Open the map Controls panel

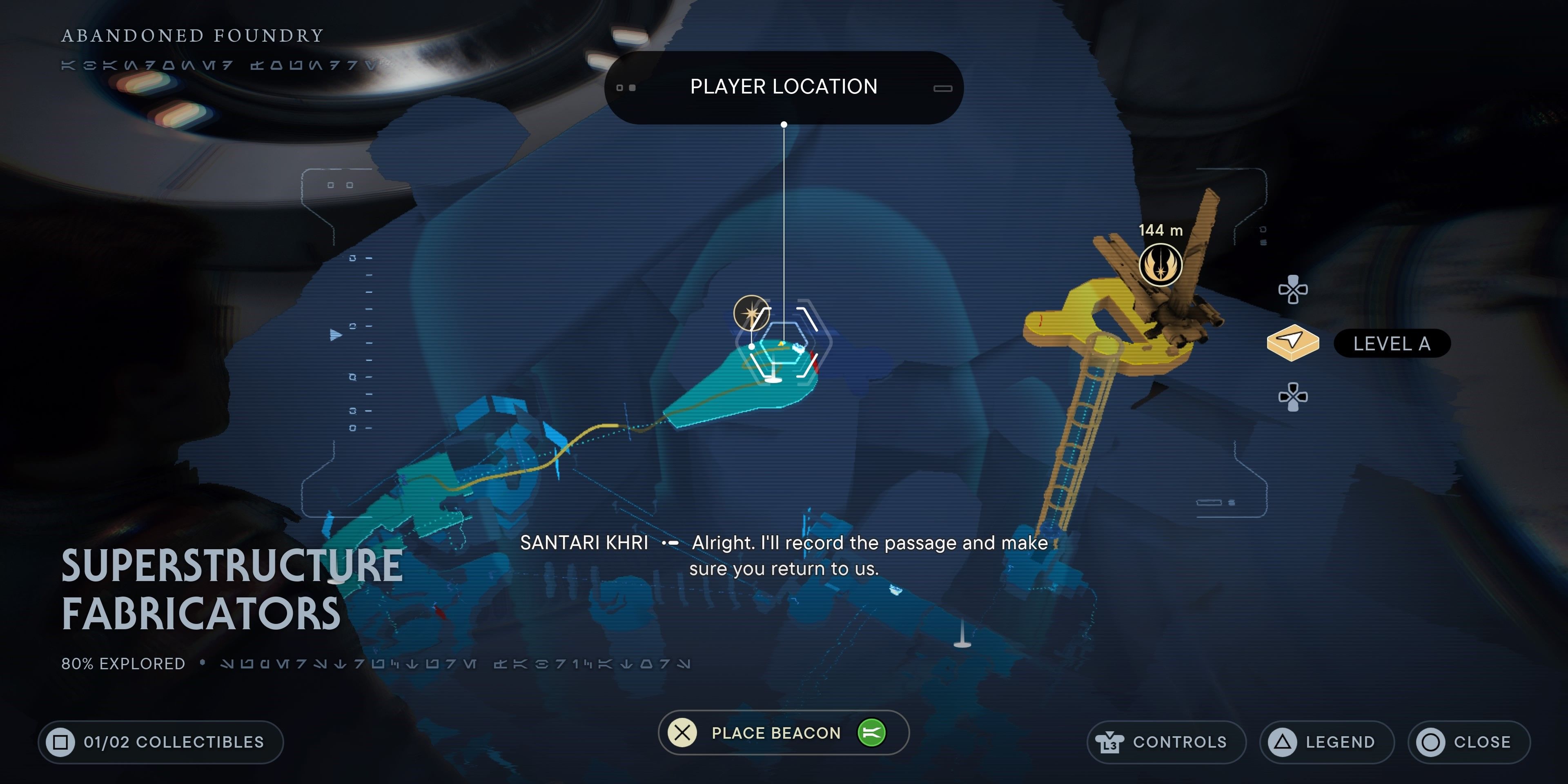click(1166, 742)
